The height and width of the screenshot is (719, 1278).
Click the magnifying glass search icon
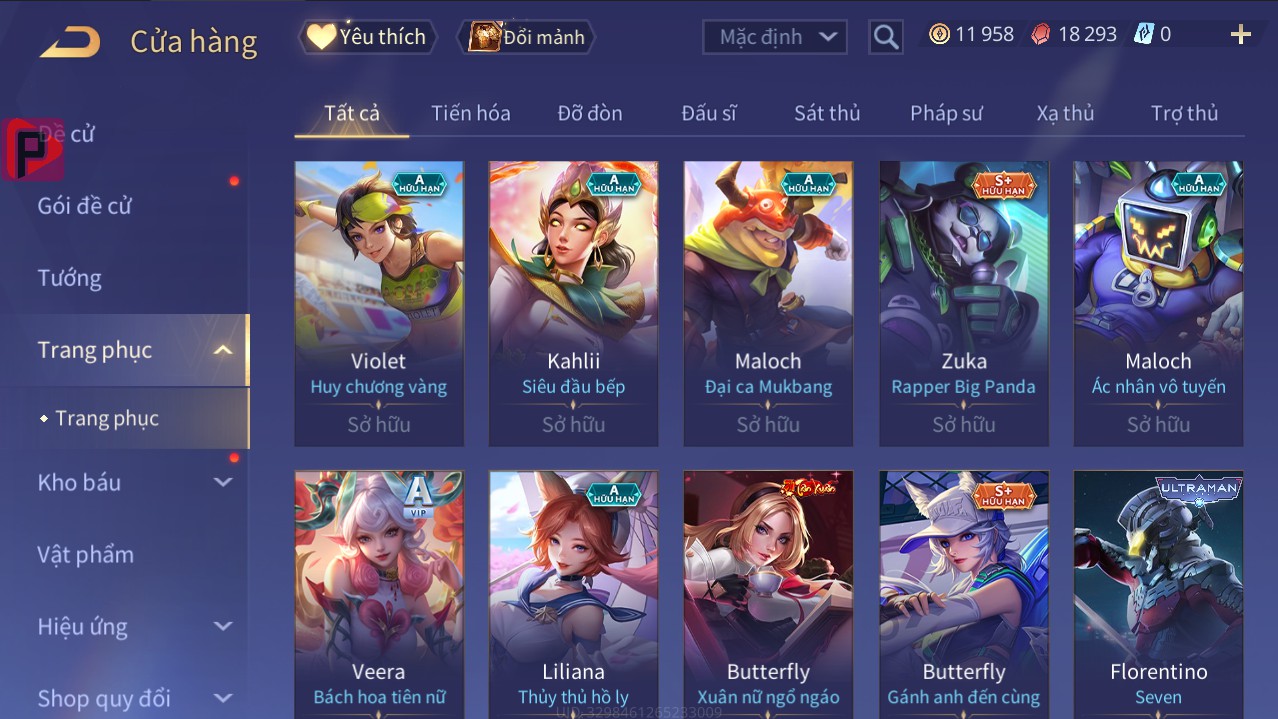(885, 37)
